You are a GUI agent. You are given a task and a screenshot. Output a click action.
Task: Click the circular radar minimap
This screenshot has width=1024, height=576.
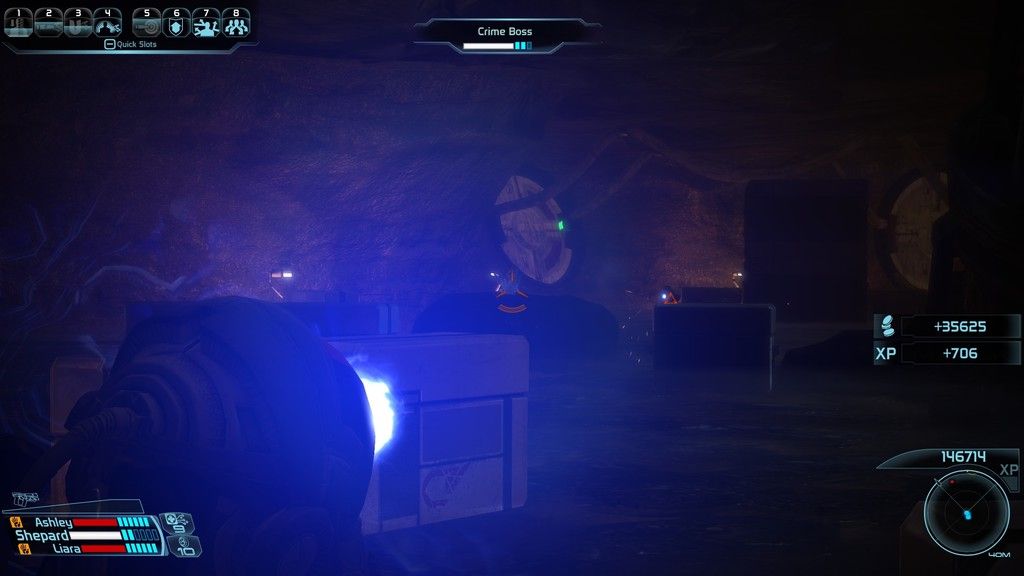tap(966, 514)
